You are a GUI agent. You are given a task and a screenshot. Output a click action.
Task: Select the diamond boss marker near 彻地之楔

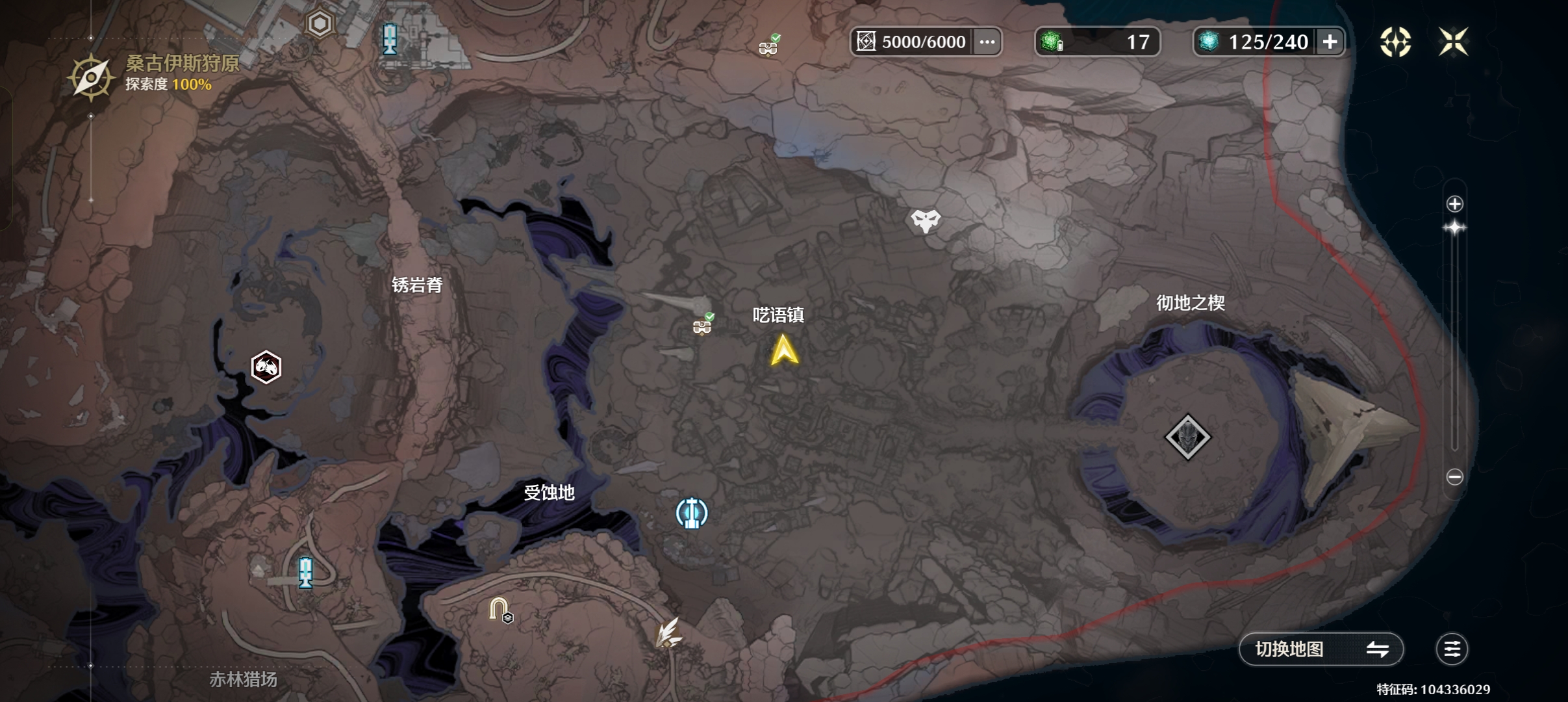pos(1187,437)
